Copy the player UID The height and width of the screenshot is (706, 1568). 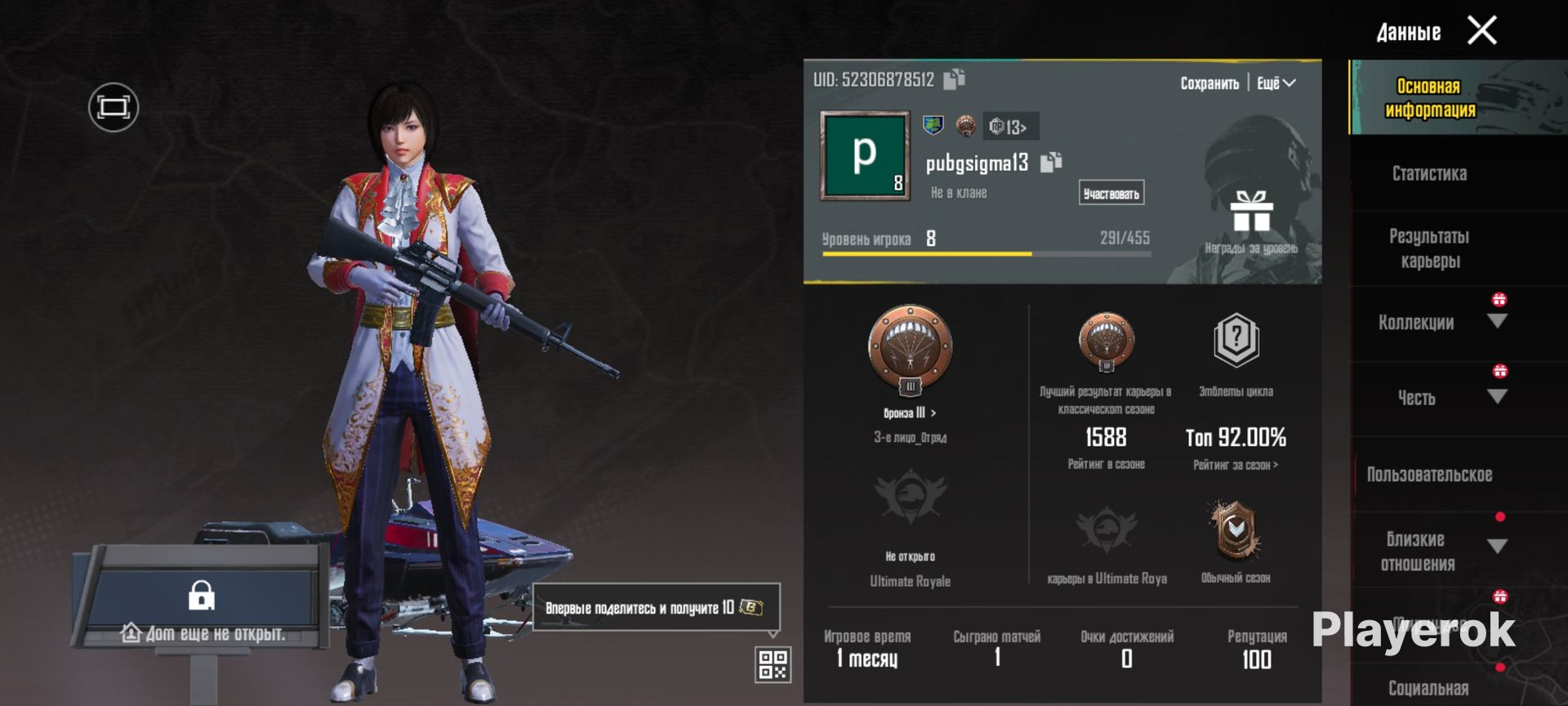pos(954,78)
